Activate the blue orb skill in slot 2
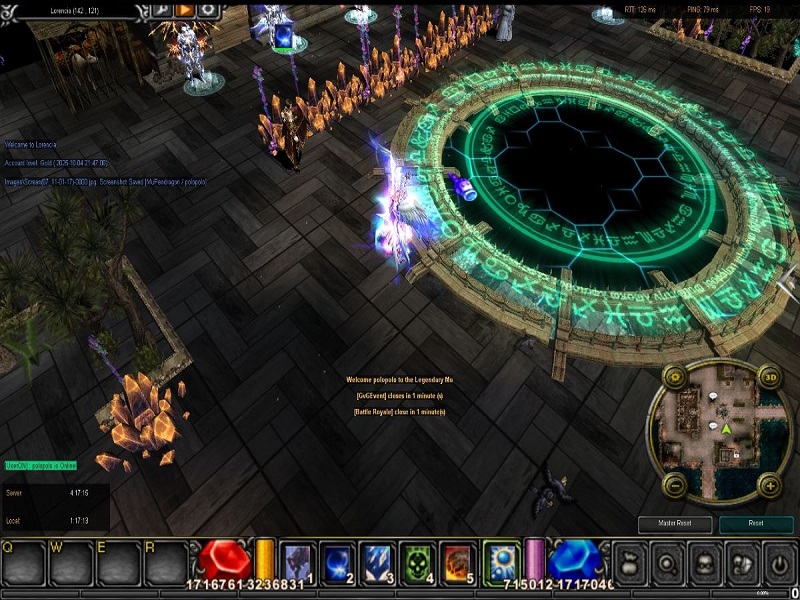 tap(339, 563)
